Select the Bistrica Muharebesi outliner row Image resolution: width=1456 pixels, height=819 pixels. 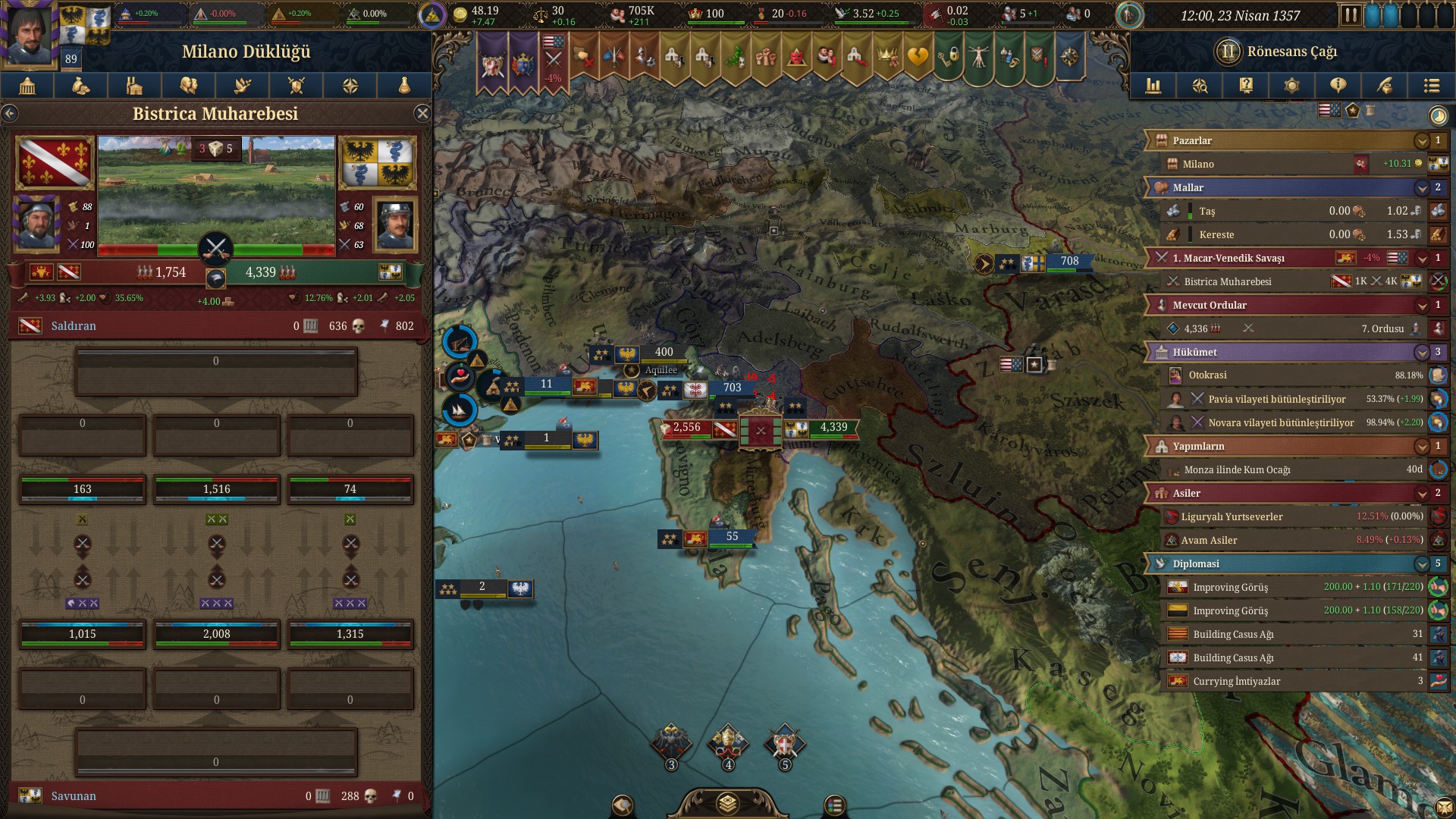coord(1227,282)
